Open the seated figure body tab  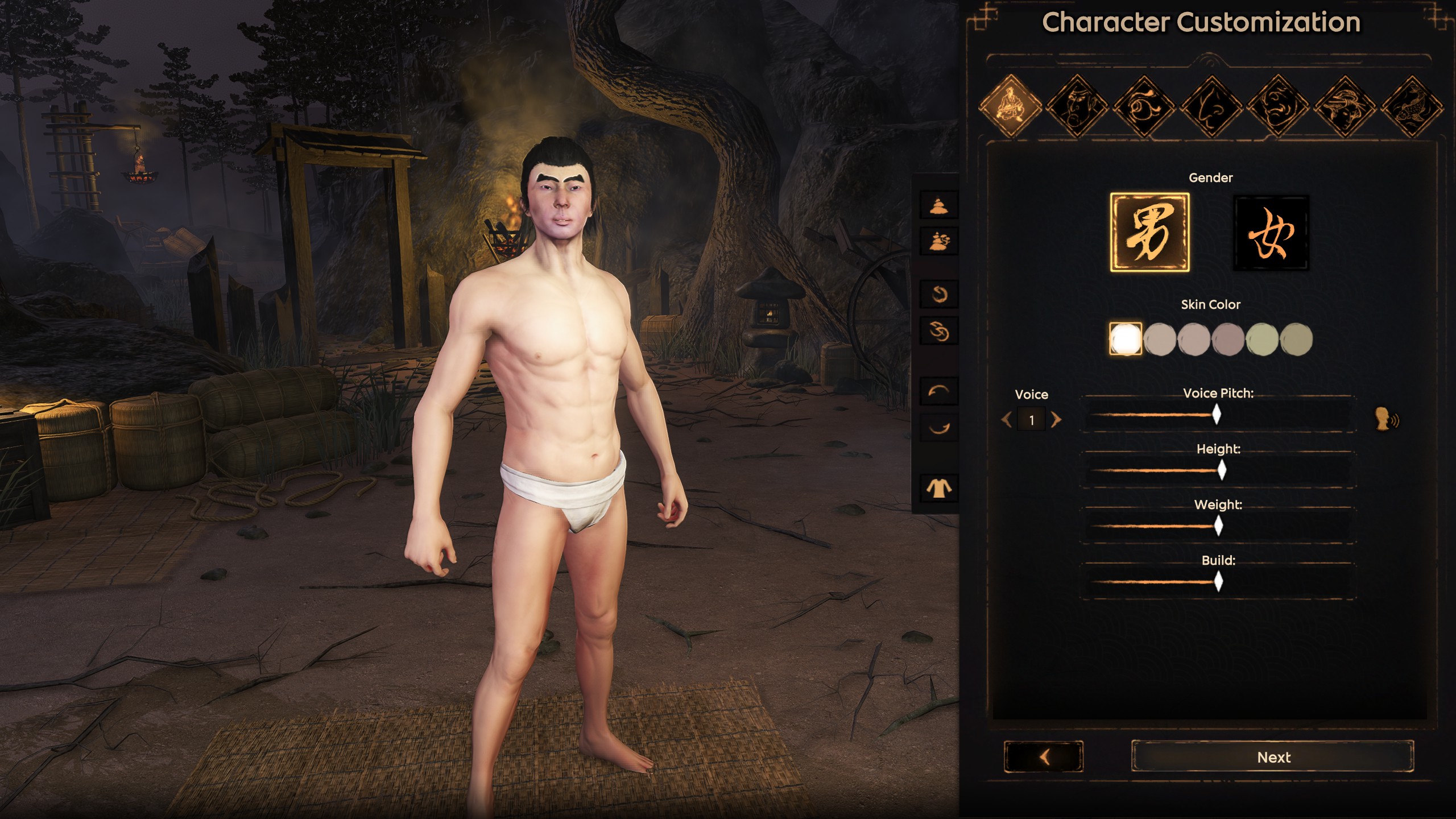[x=1010, y=106]
